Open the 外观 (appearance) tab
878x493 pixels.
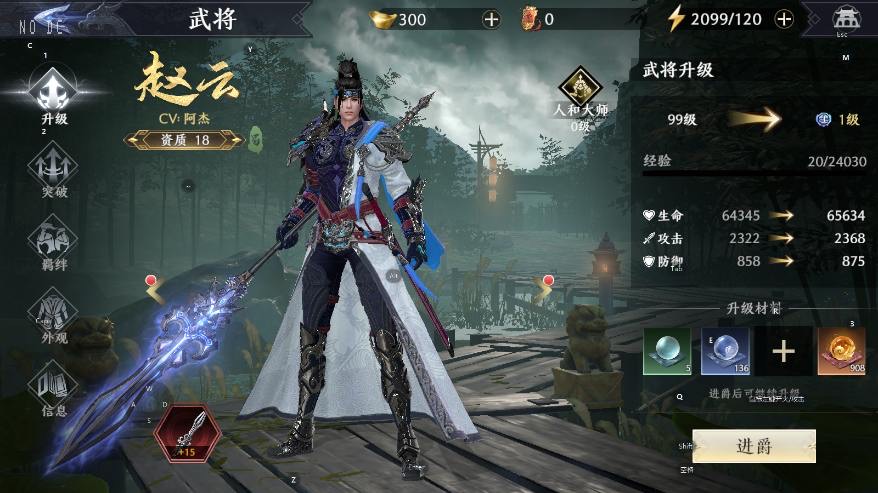pos(54,314)
